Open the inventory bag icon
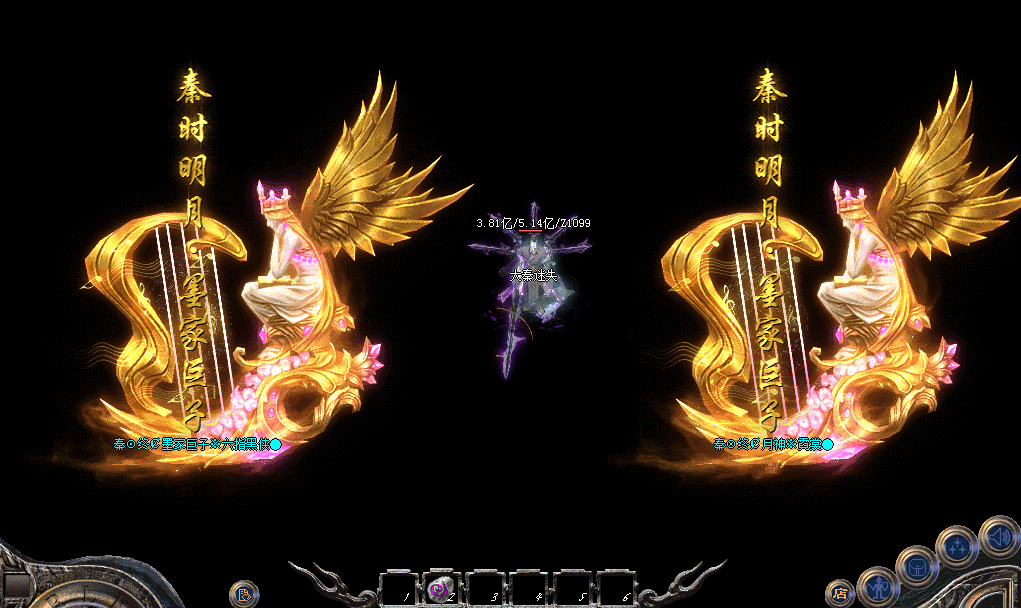 (x=916, y=566)
